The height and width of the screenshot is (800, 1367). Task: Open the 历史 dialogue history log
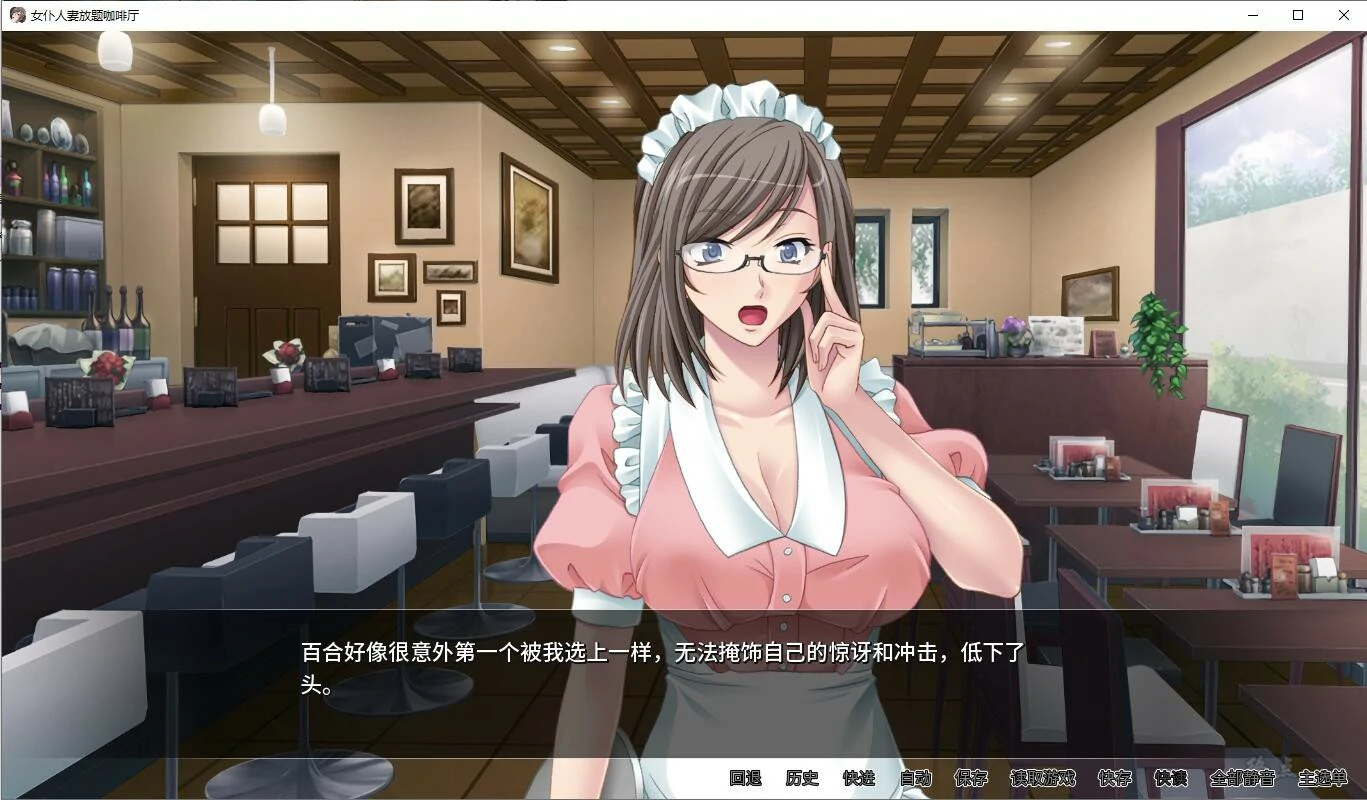[801, 776]
